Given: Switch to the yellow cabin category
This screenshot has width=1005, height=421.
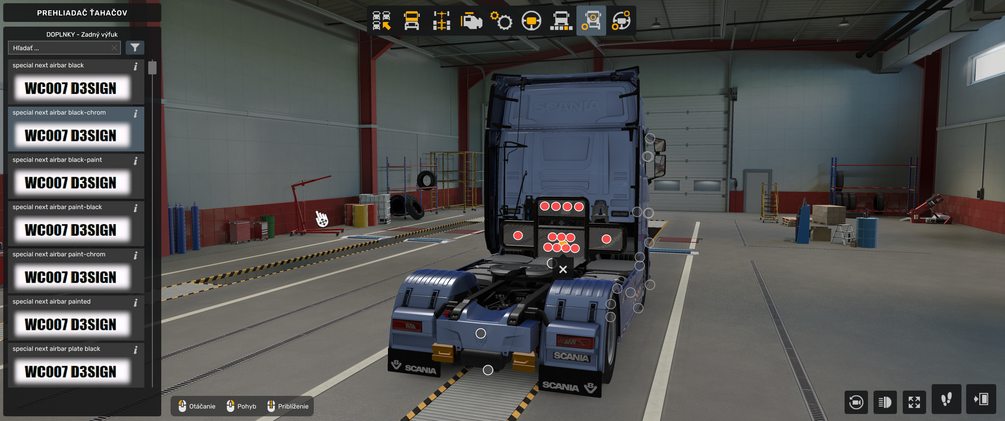Looking at the screenshot, I should pyautogui.click(x=411, y=20).
